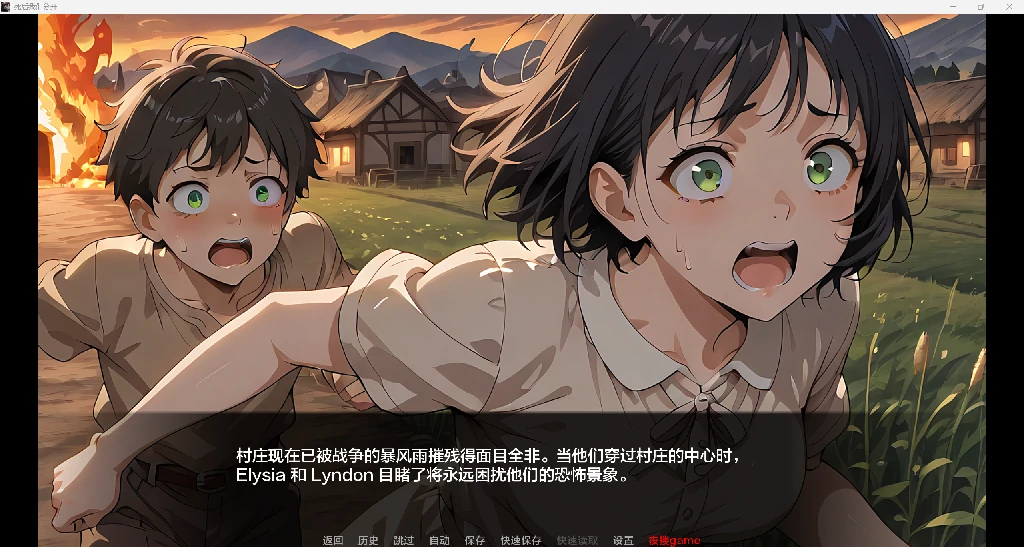Activate 跳过 (Skip) mode
1024x547 pixels.
pos(404,540)
